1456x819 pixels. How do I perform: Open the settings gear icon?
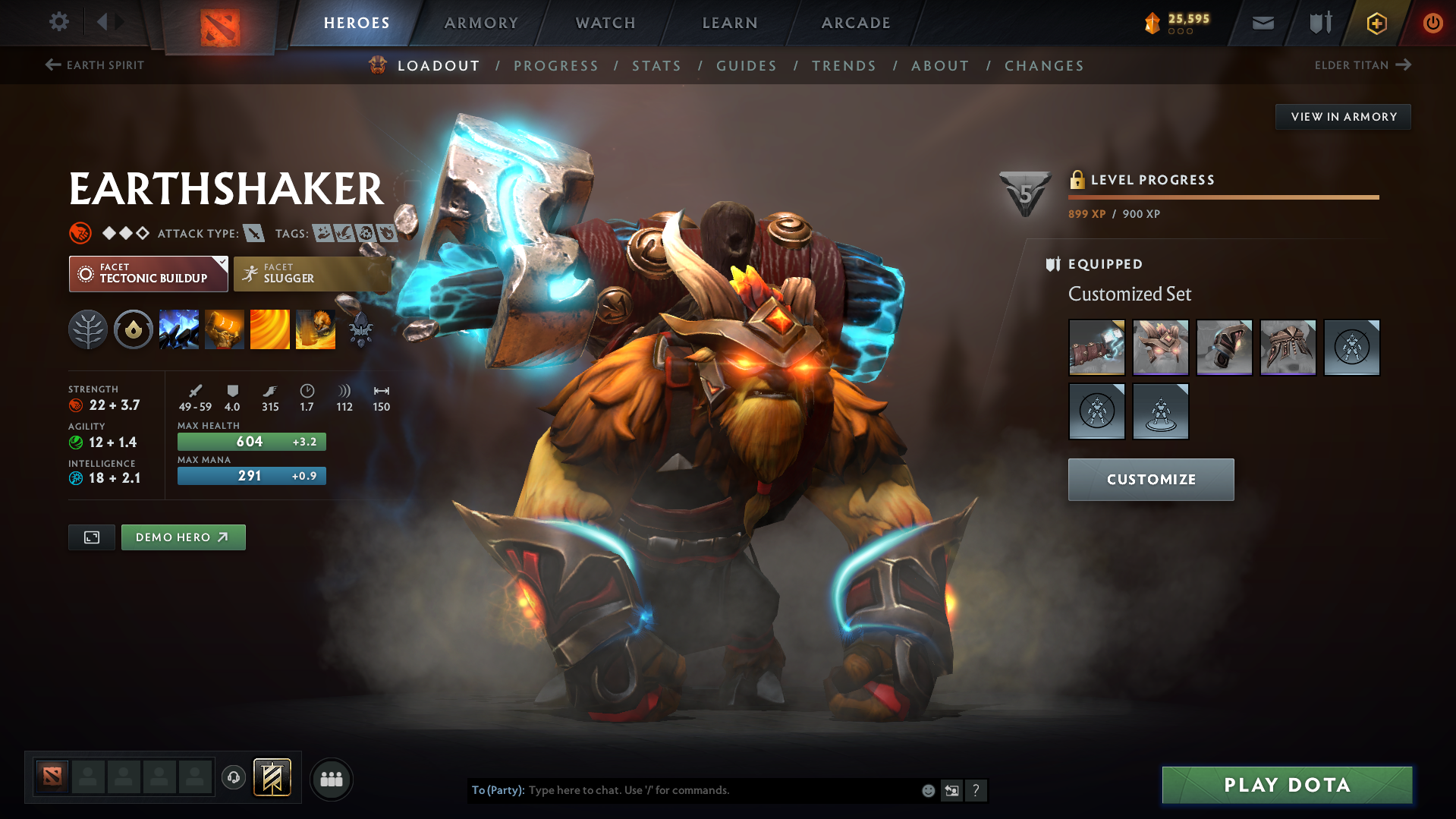point(59,23)
